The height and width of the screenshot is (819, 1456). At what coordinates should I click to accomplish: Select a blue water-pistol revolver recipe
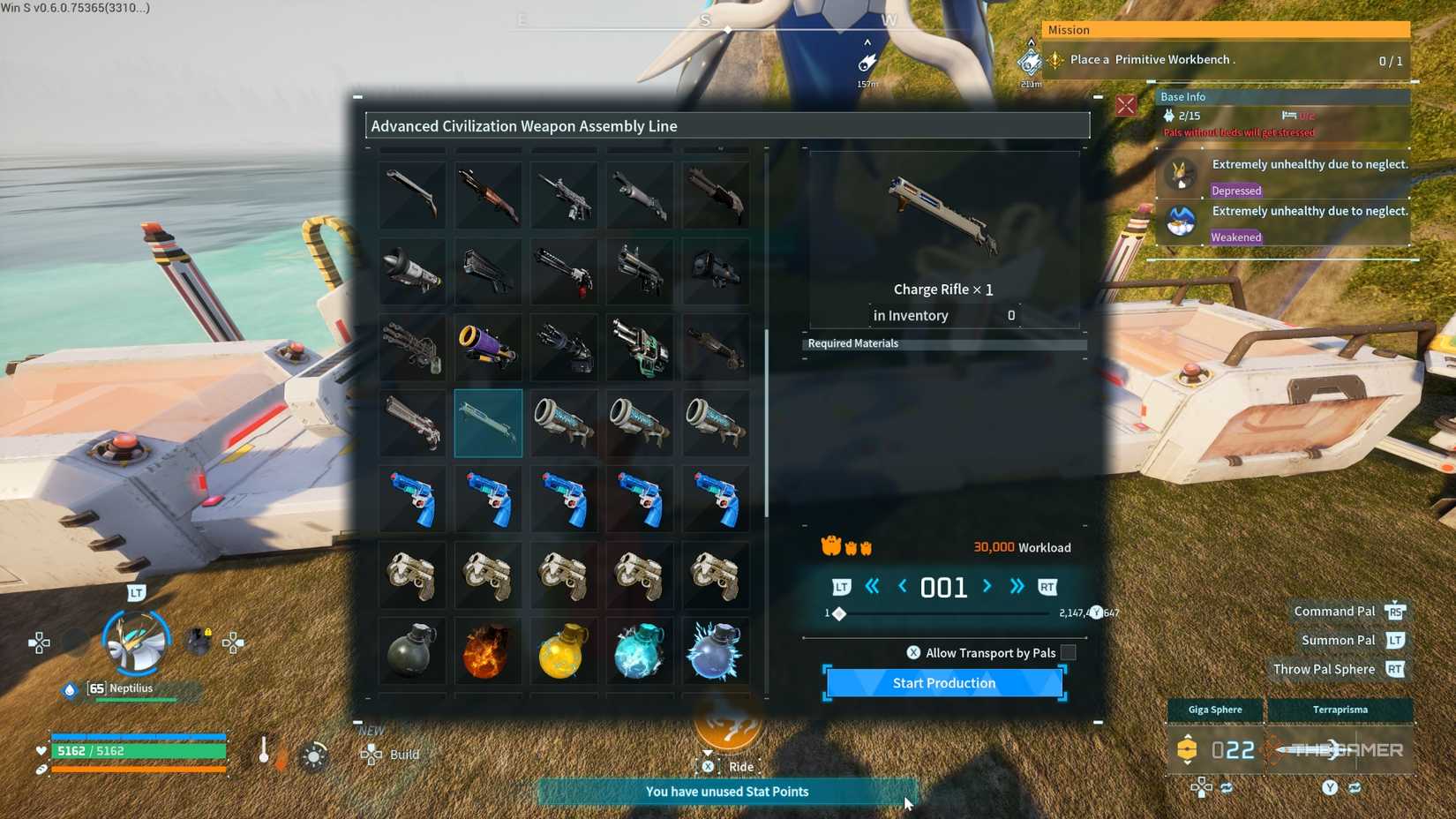coord(412,499)
